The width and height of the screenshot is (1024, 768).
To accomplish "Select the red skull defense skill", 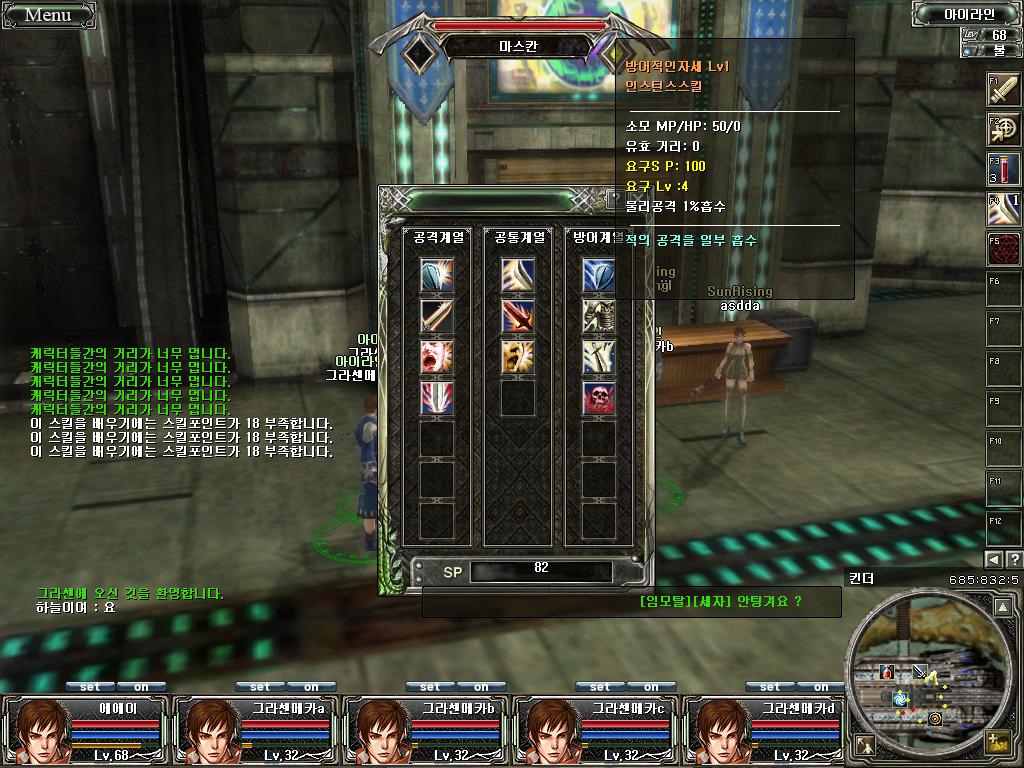I will point(599,398).
